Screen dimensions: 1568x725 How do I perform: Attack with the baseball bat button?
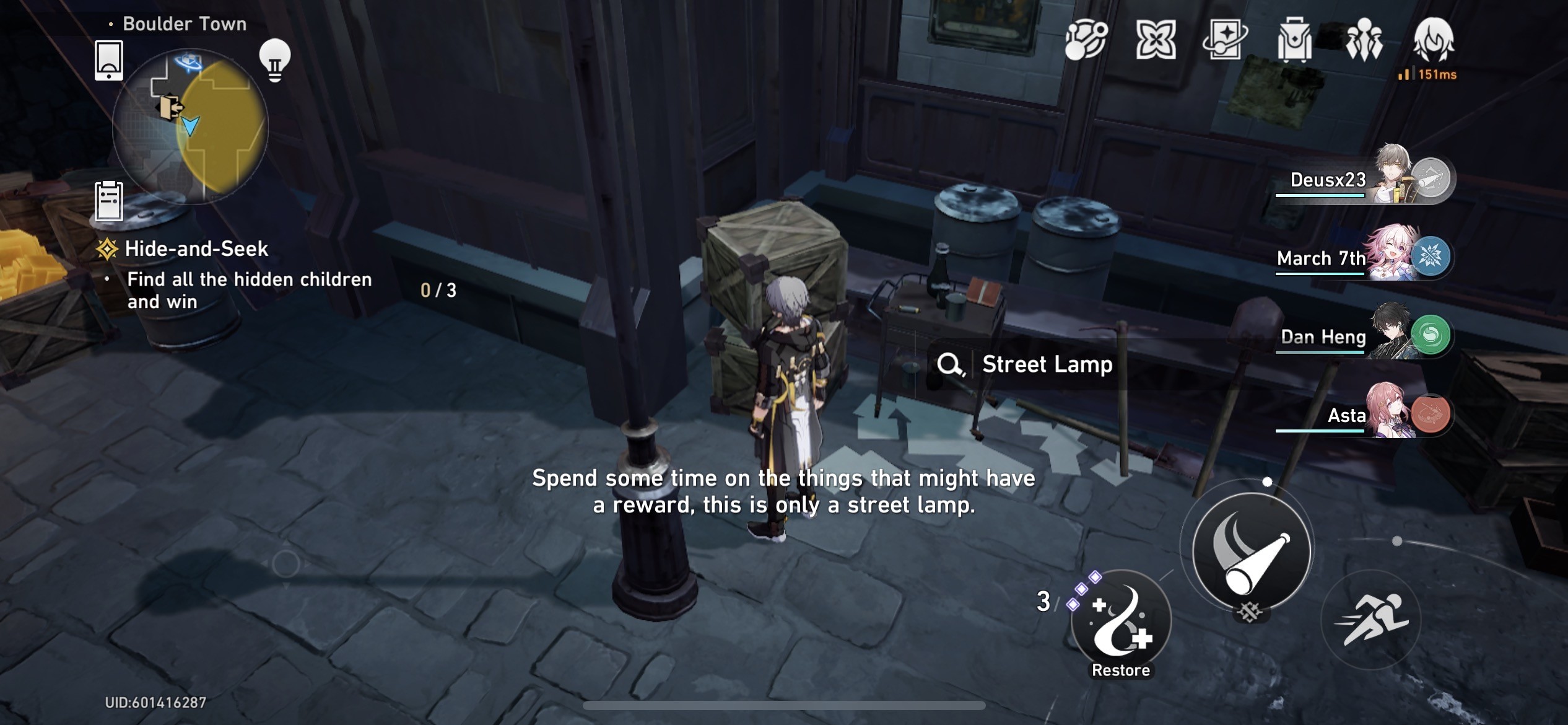(x=1252, y=551)
